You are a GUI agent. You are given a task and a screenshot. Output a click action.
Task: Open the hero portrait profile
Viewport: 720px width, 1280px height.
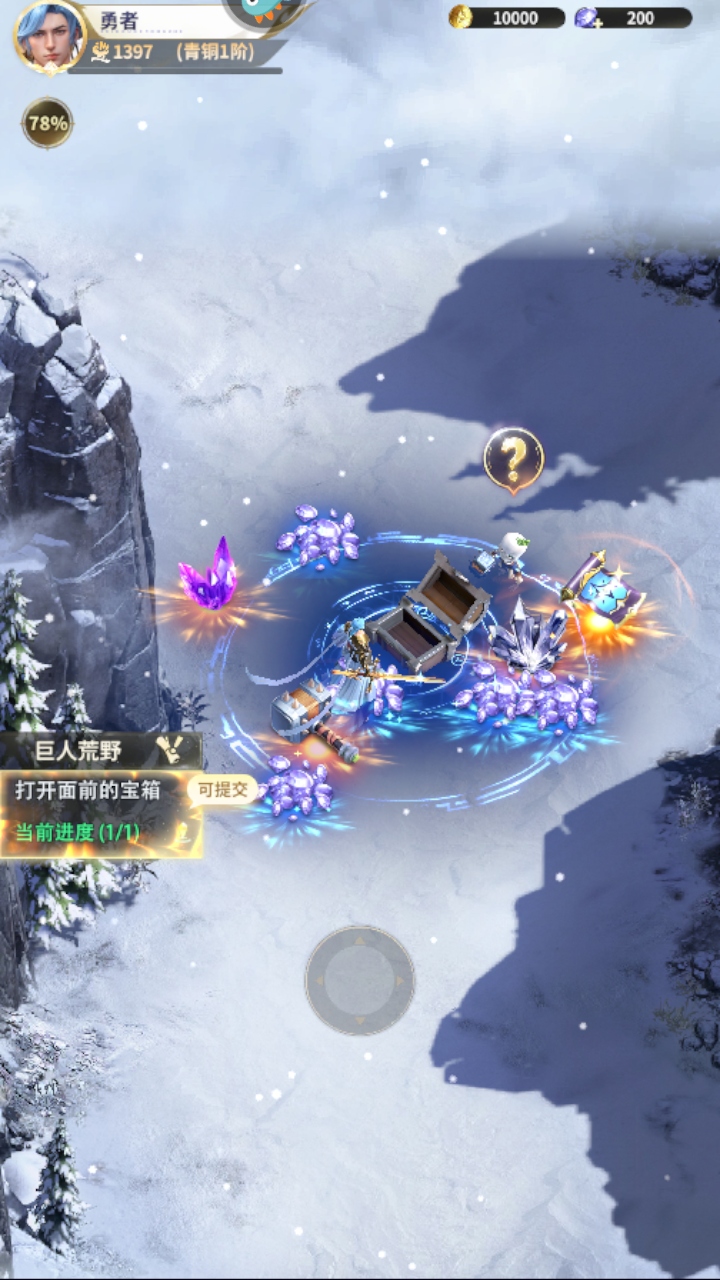coord(48,37)
